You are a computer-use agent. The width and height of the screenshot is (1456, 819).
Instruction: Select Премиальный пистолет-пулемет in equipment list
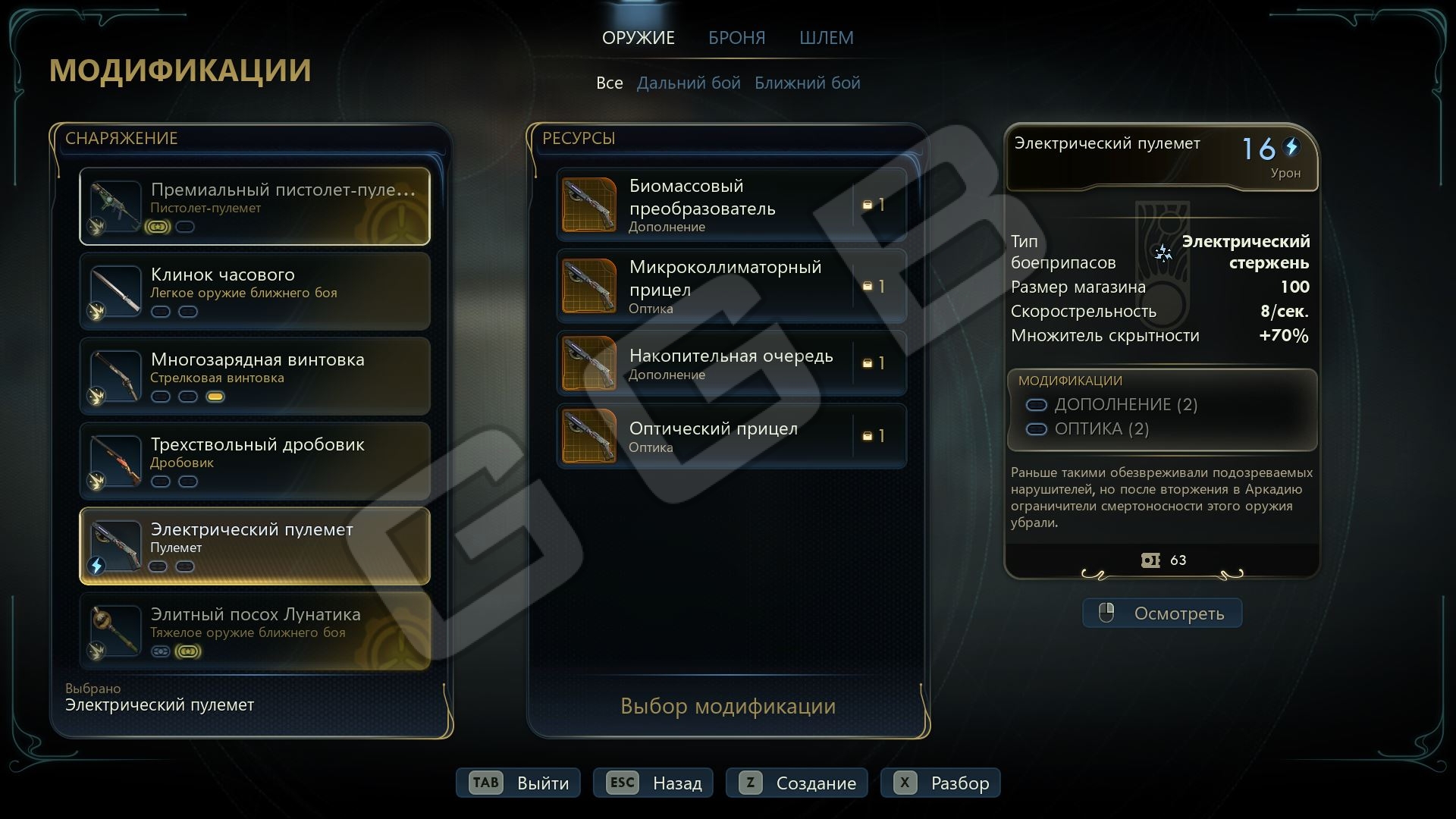[255, 206]
